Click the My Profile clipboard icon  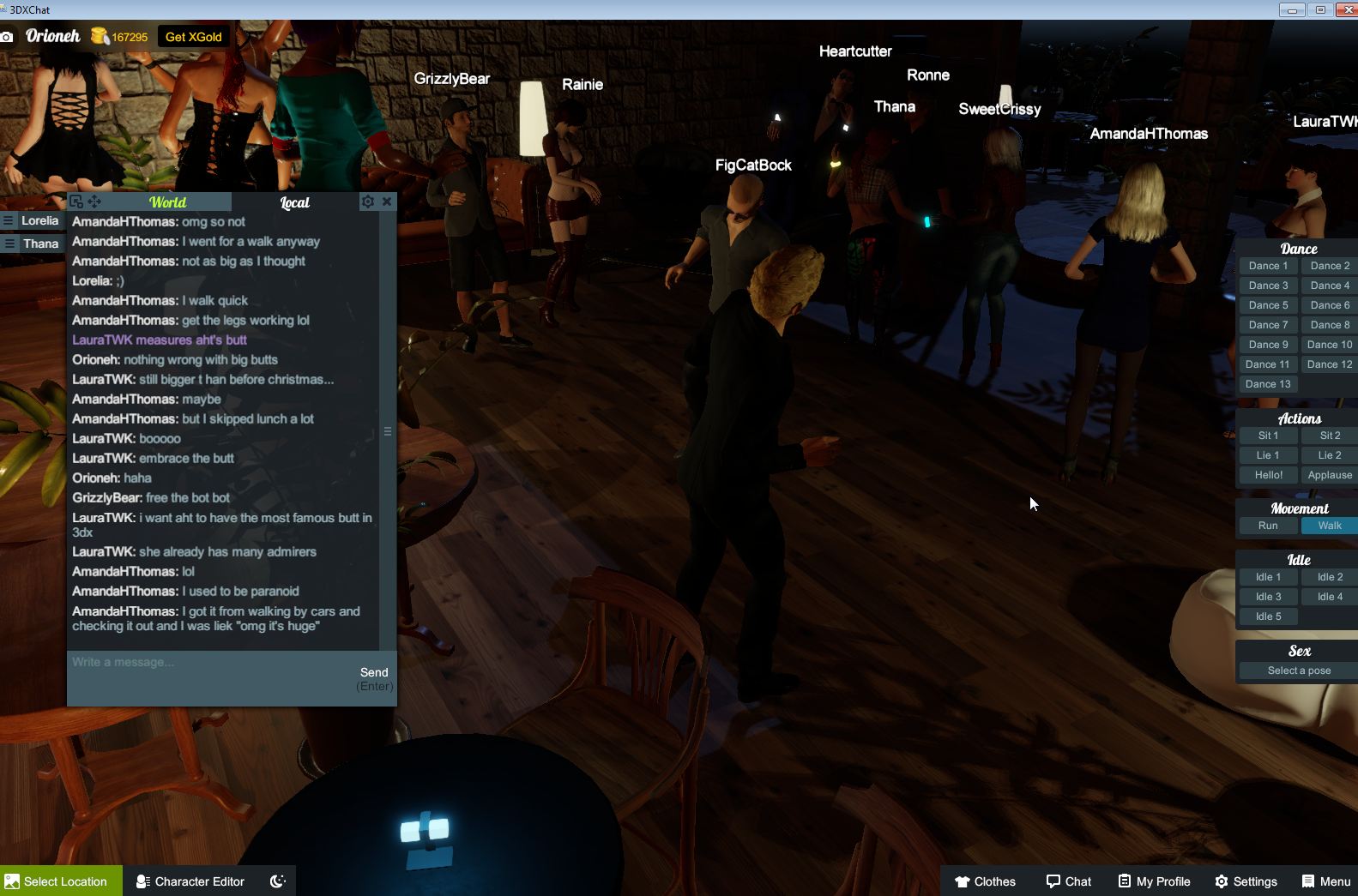coord(1124,881)
